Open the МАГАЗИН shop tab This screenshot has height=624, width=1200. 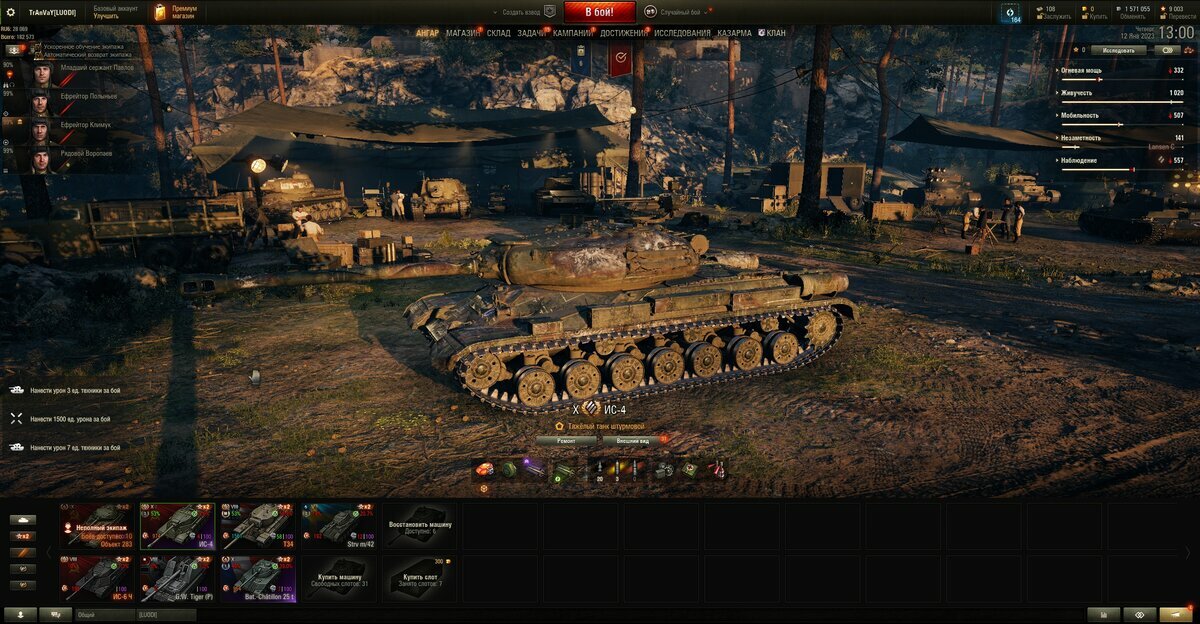pyautogui.click(x=463, y=33)
